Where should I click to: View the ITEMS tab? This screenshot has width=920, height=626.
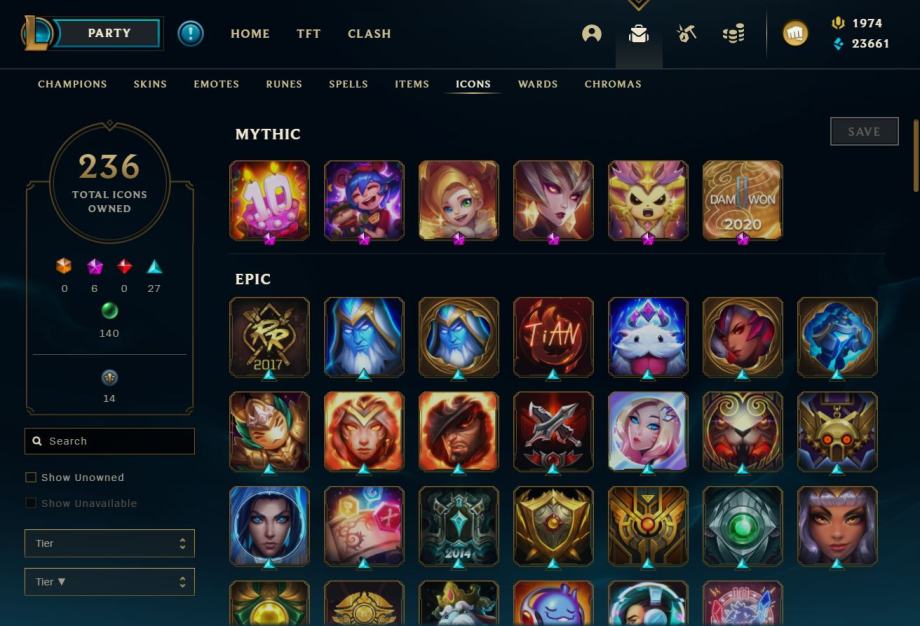click(411, 84)
